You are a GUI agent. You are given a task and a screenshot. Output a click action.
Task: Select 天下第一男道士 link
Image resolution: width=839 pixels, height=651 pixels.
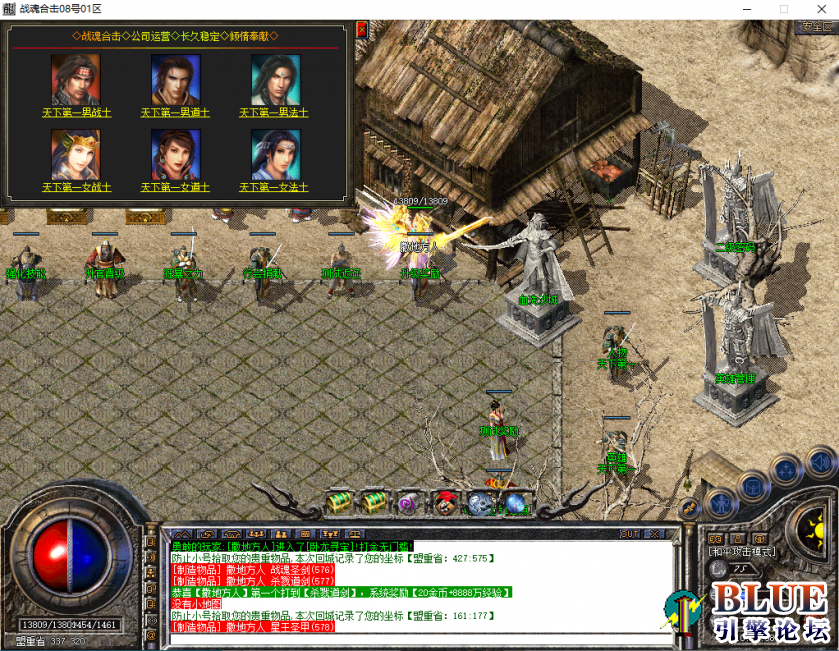pos(175,113)
